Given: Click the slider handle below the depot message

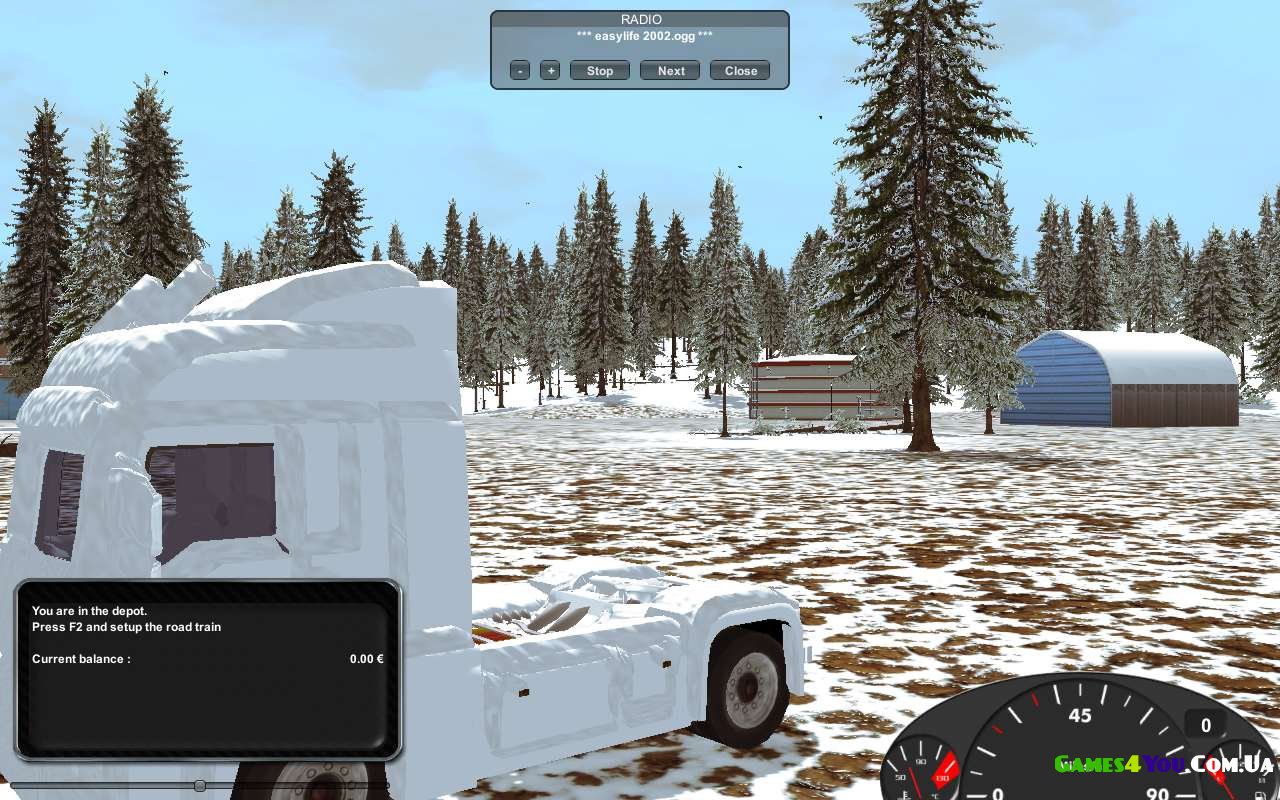Looking at the screenshot, I should [200, 786].
